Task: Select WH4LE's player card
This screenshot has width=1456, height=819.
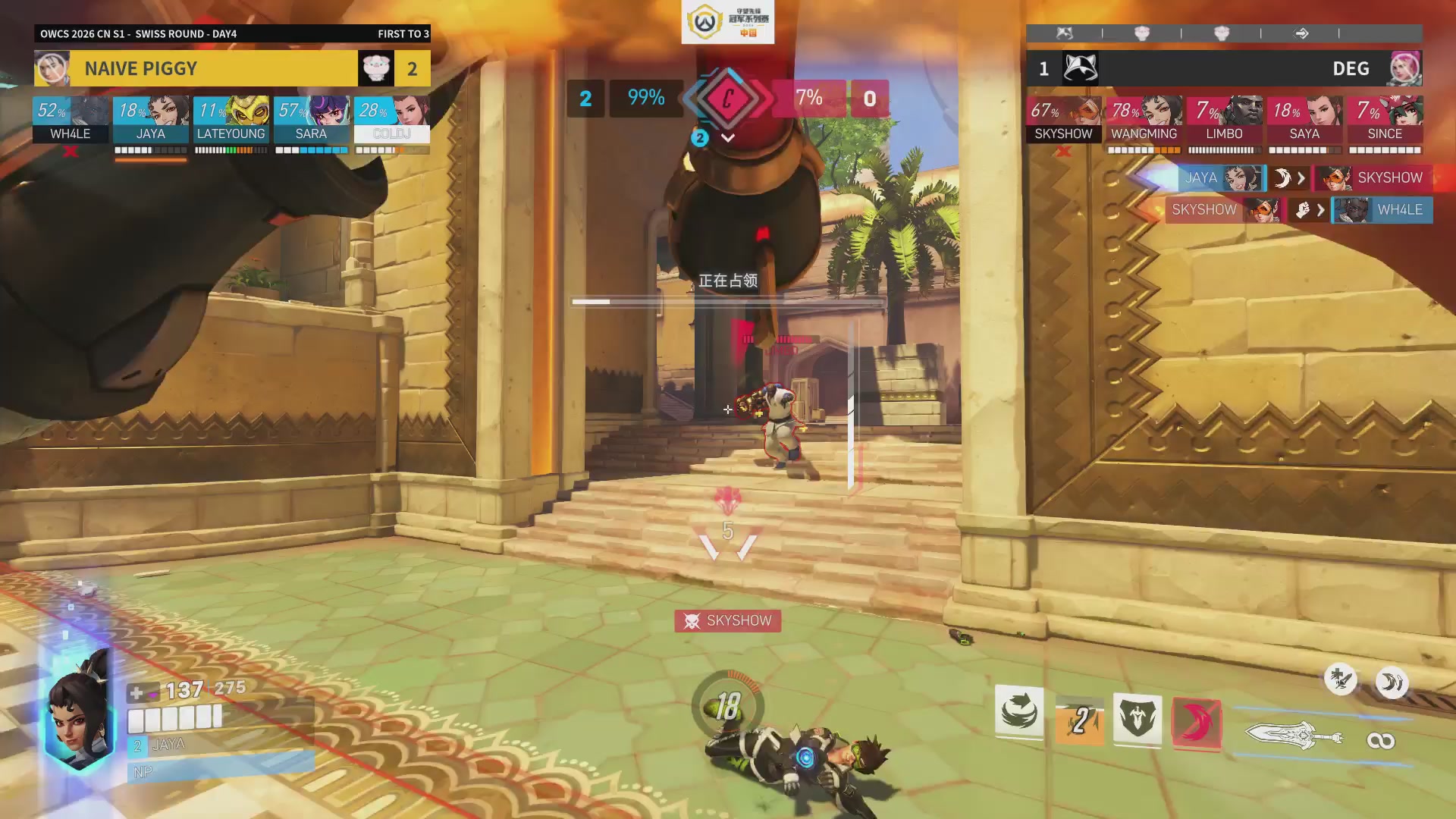Action: tap(71, 119)
